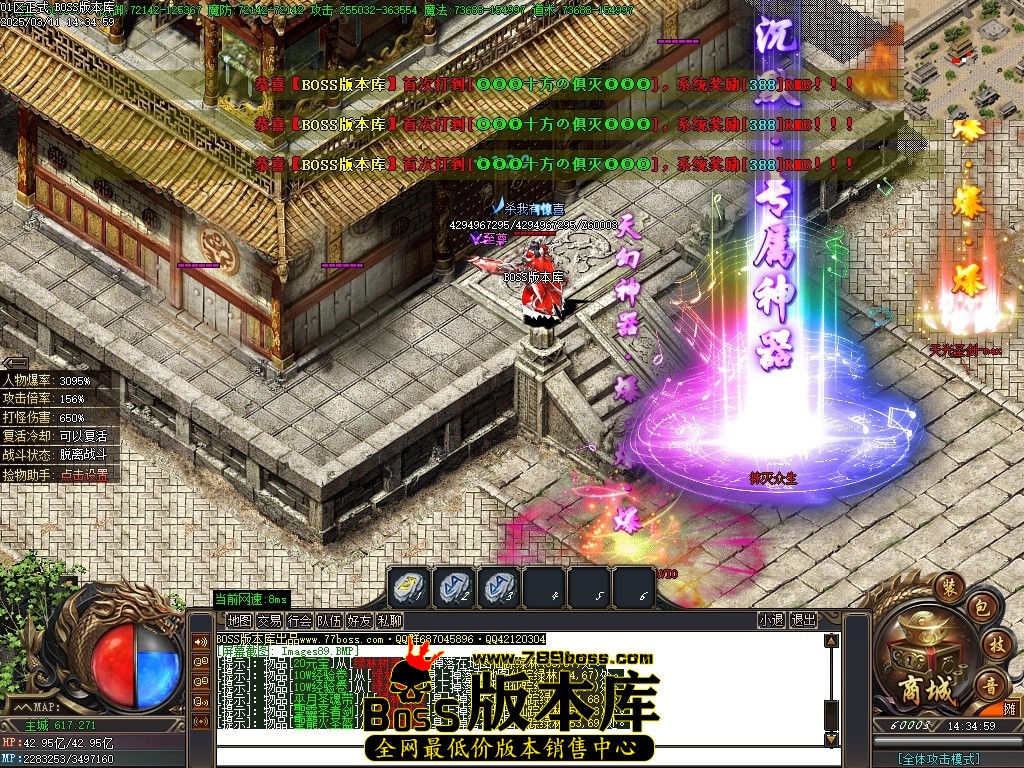Use the rune stone in hotbar slot 3
The height and width of the screenshot is (768, 1024).
(498, 587)
